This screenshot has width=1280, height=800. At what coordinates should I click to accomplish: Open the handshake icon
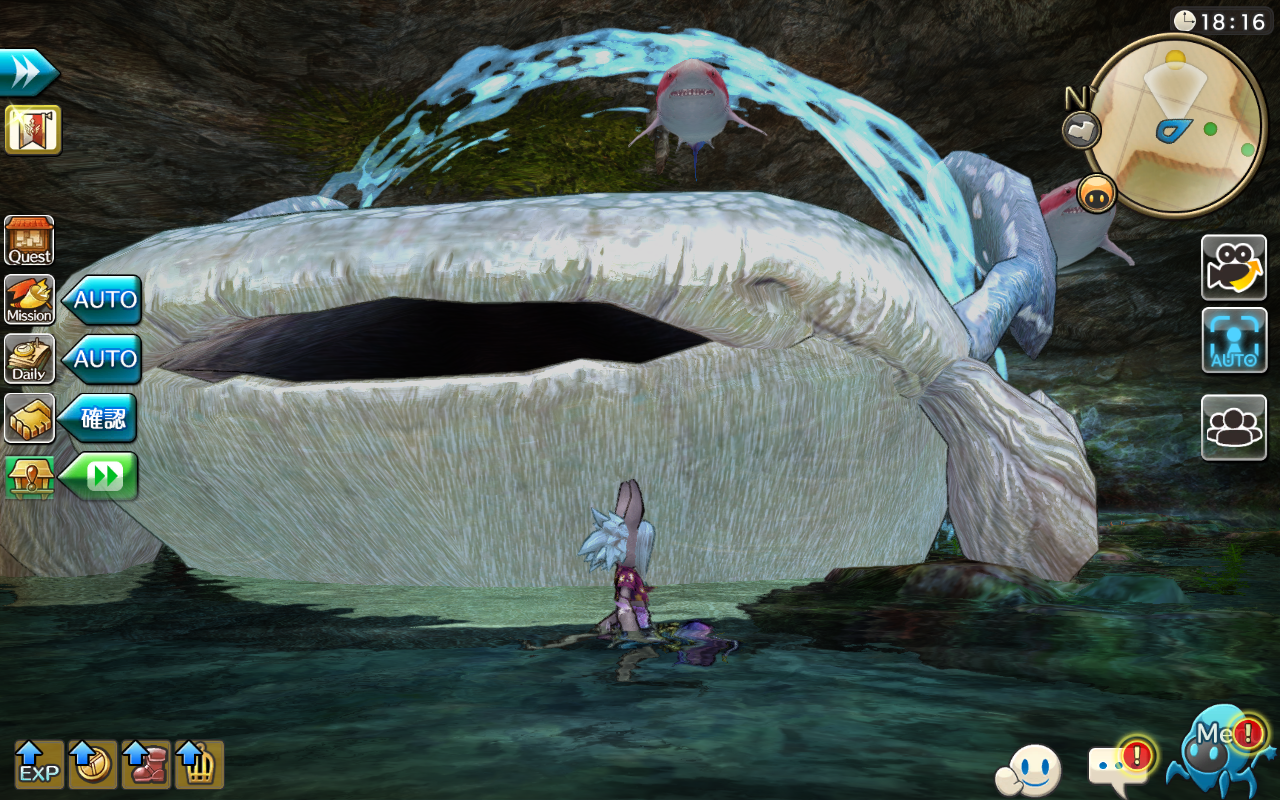(x=30, y=418)
